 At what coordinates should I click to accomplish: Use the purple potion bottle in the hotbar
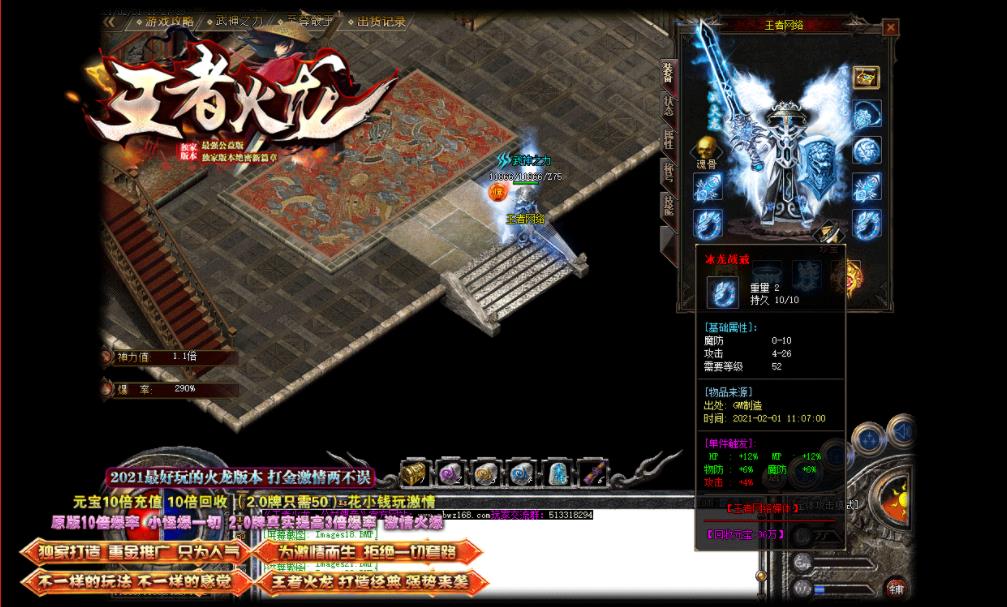(592, 472)
